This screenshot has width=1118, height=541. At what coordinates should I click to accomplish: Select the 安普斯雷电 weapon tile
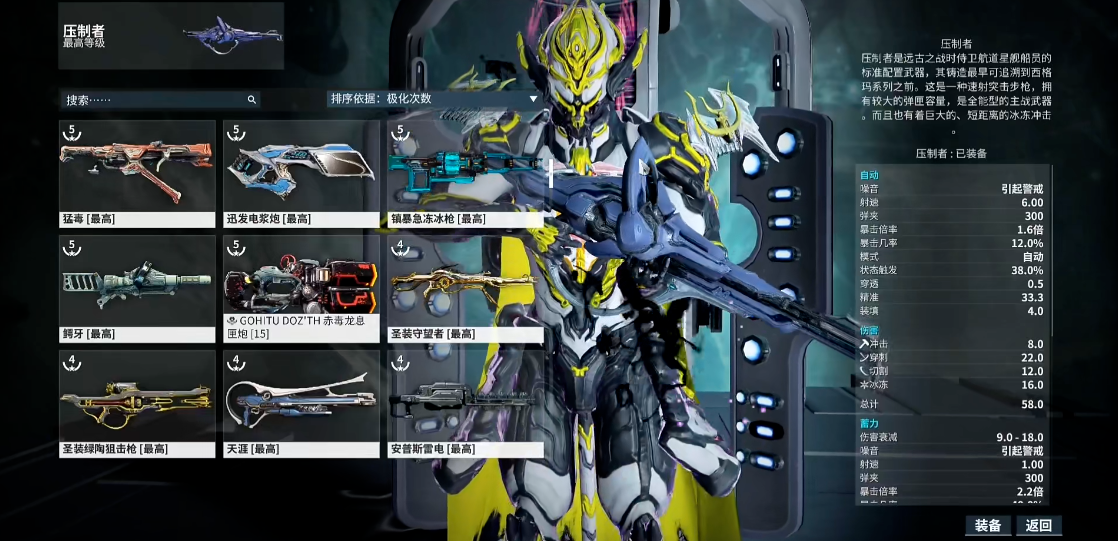point(465,402)
